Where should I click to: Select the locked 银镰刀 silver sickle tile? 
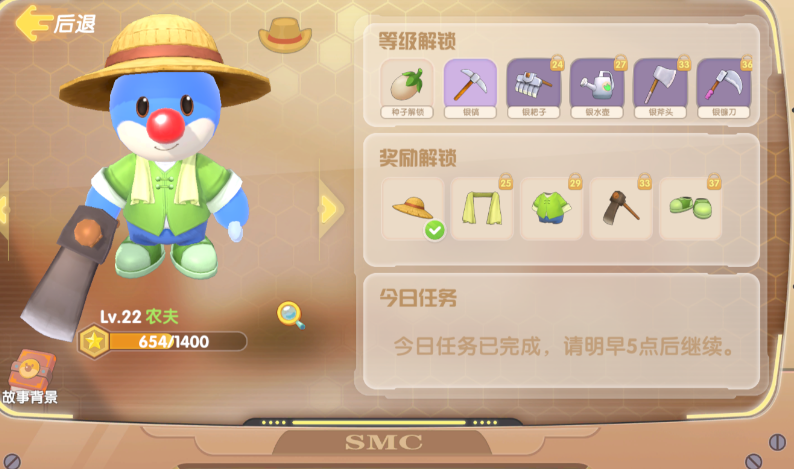tap(723, 87)
